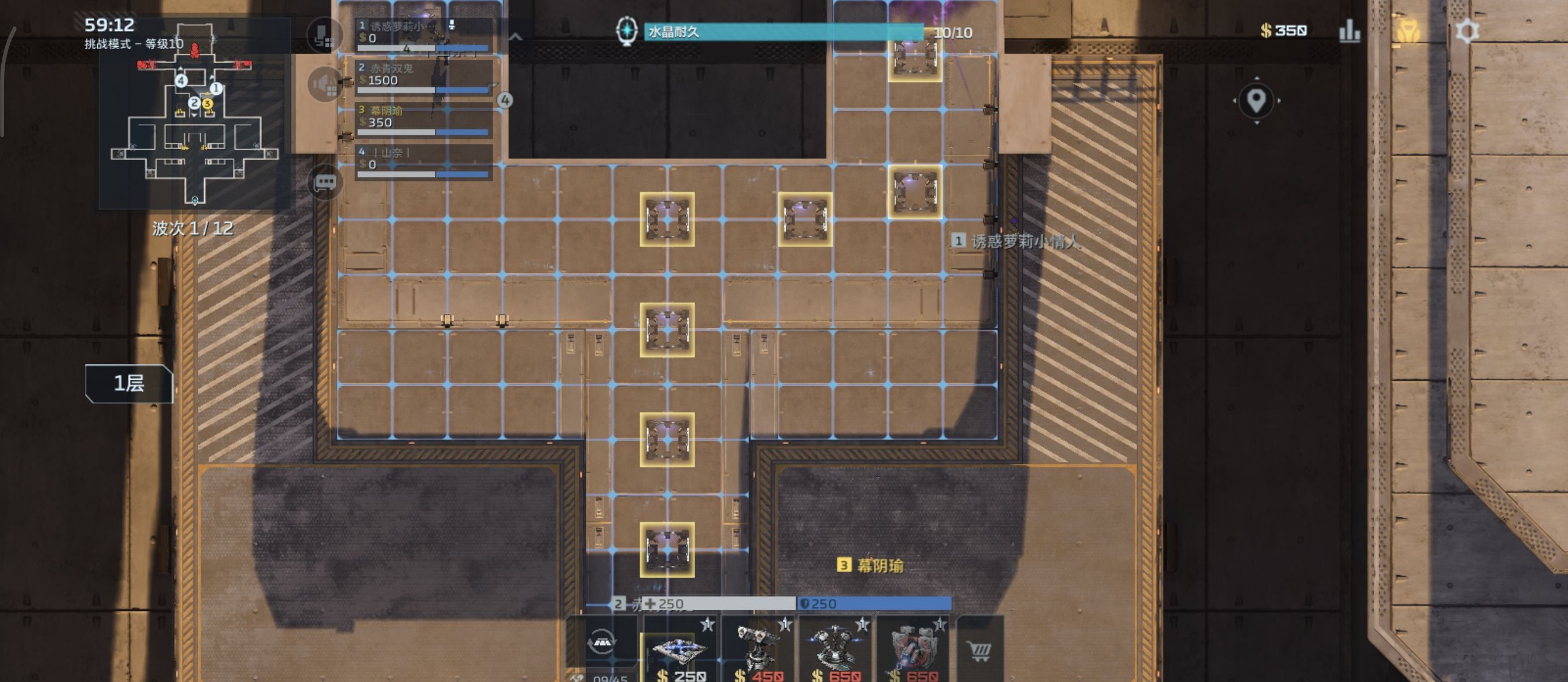Viewport: 1568px width, 682px height.
Task: Show the bar chart statistics panel
Action: pyautogui.click(x=1349, y=31)
